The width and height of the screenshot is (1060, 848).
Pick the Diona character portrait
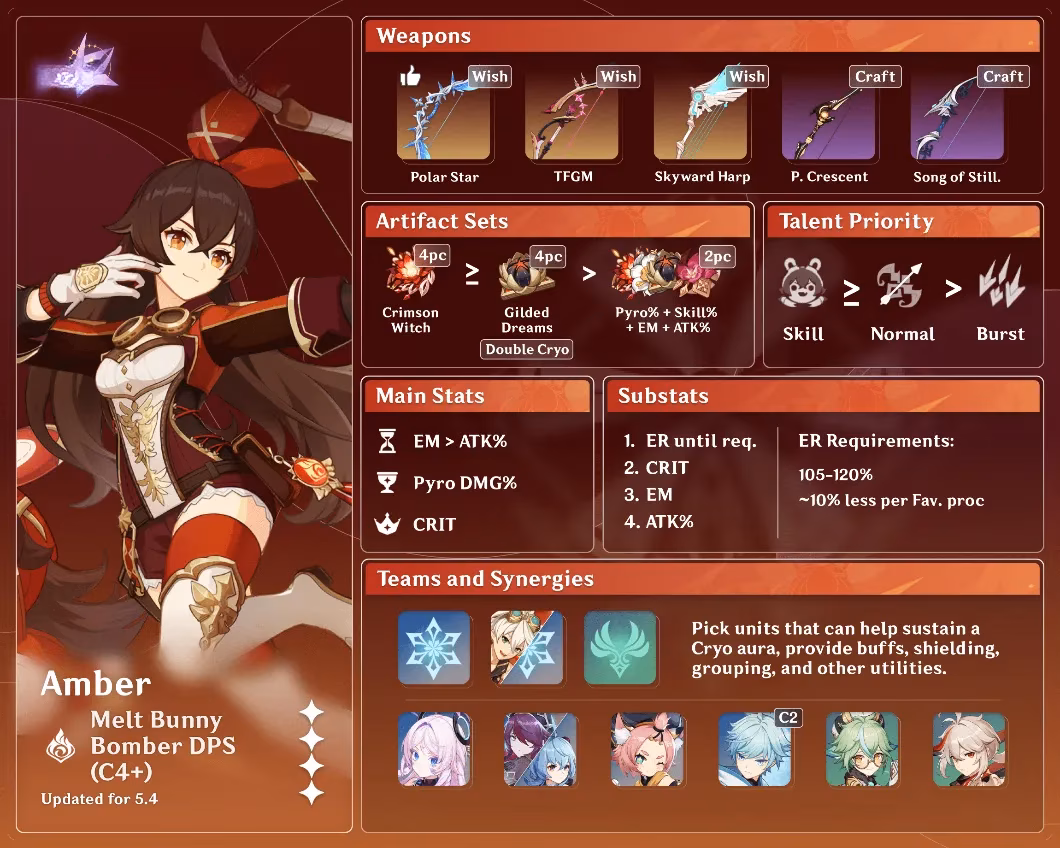[647, 750]
